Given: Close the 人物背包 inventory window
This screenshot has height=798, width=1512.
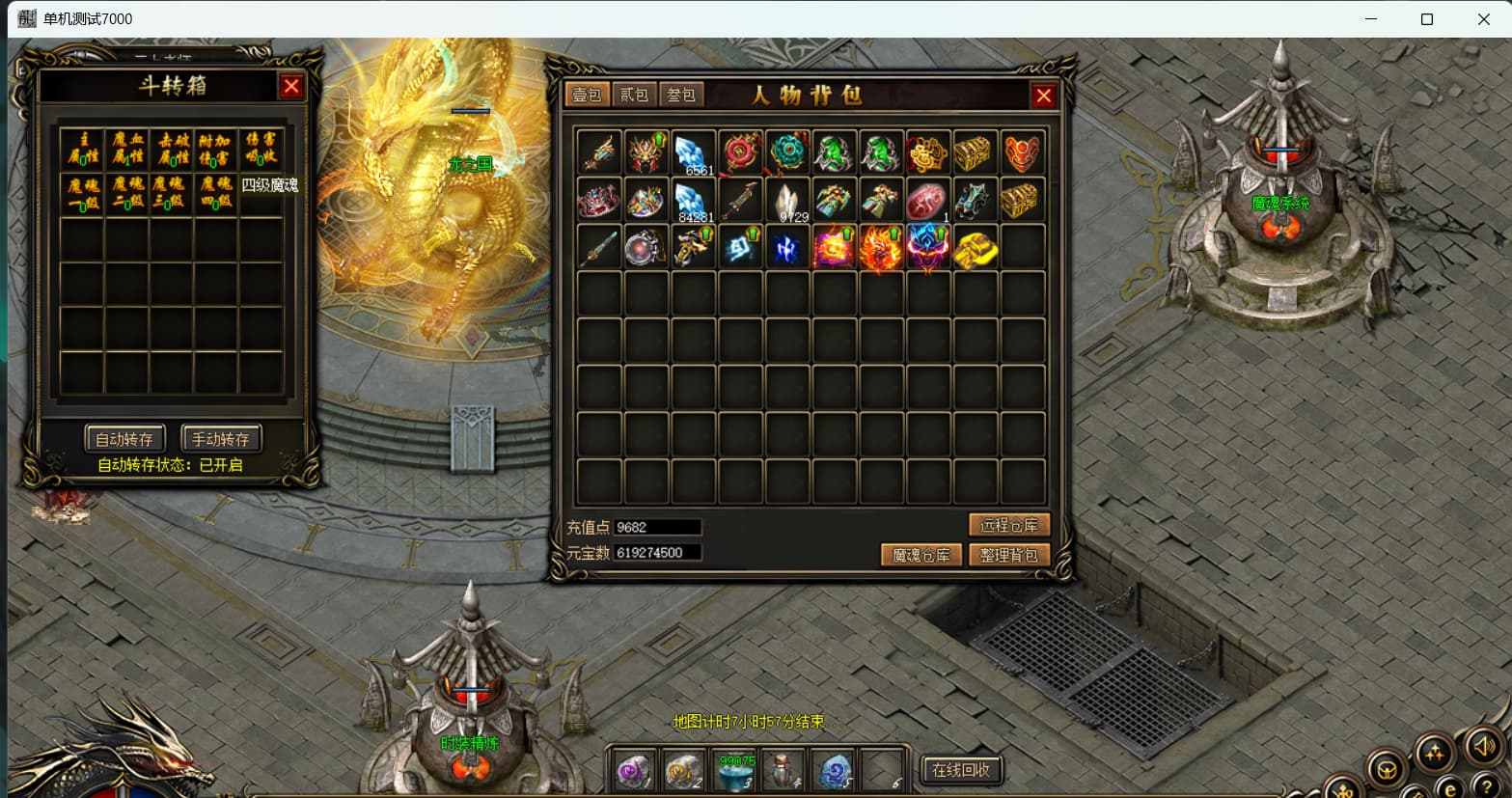Looking at the screenshot, I should point(1043,95).
